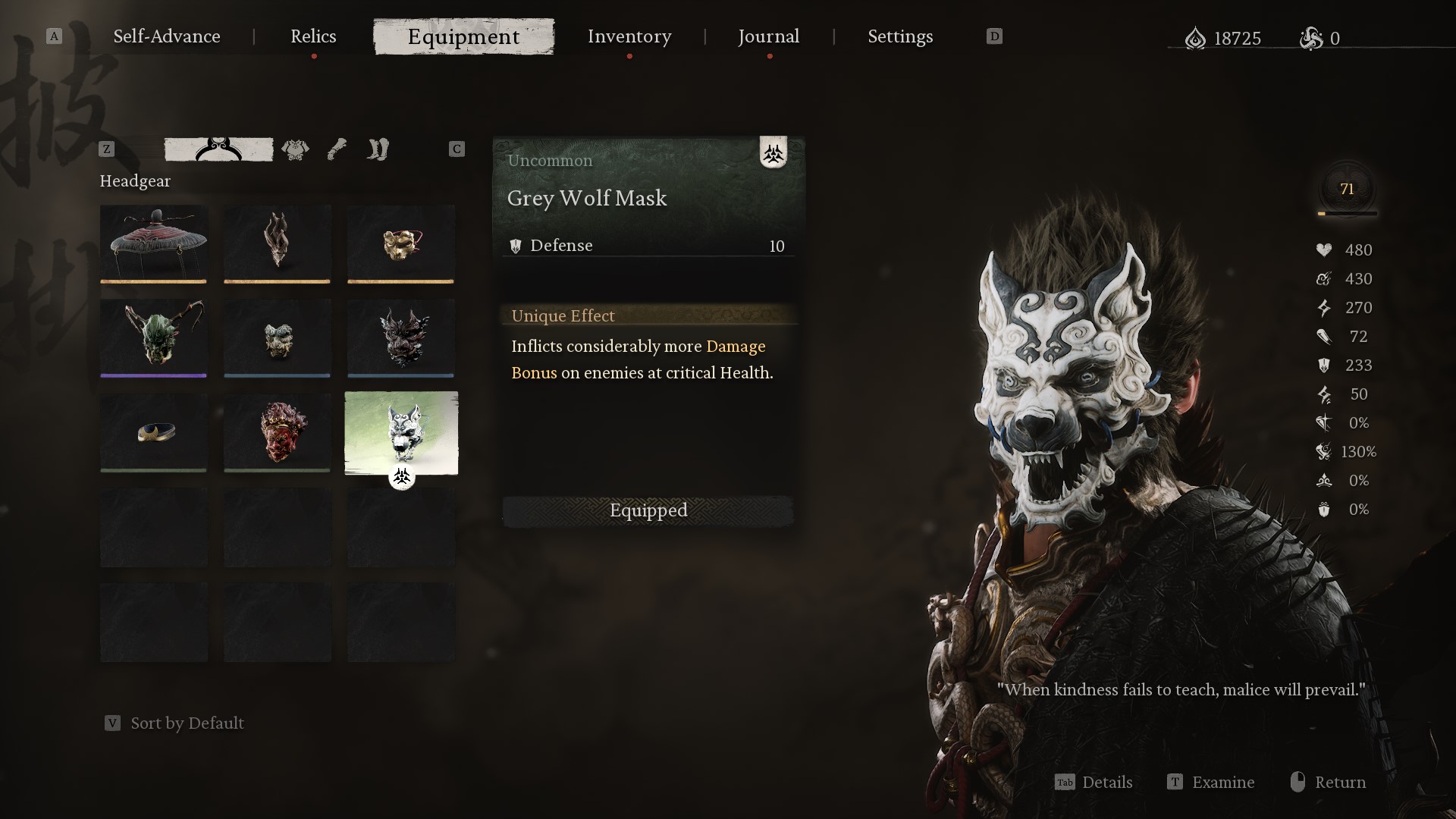Image resolution: width=1456 pixels, height=819 pixels.
Task: Select the Armor equipment category icon
Action: [x=295, y=149]
